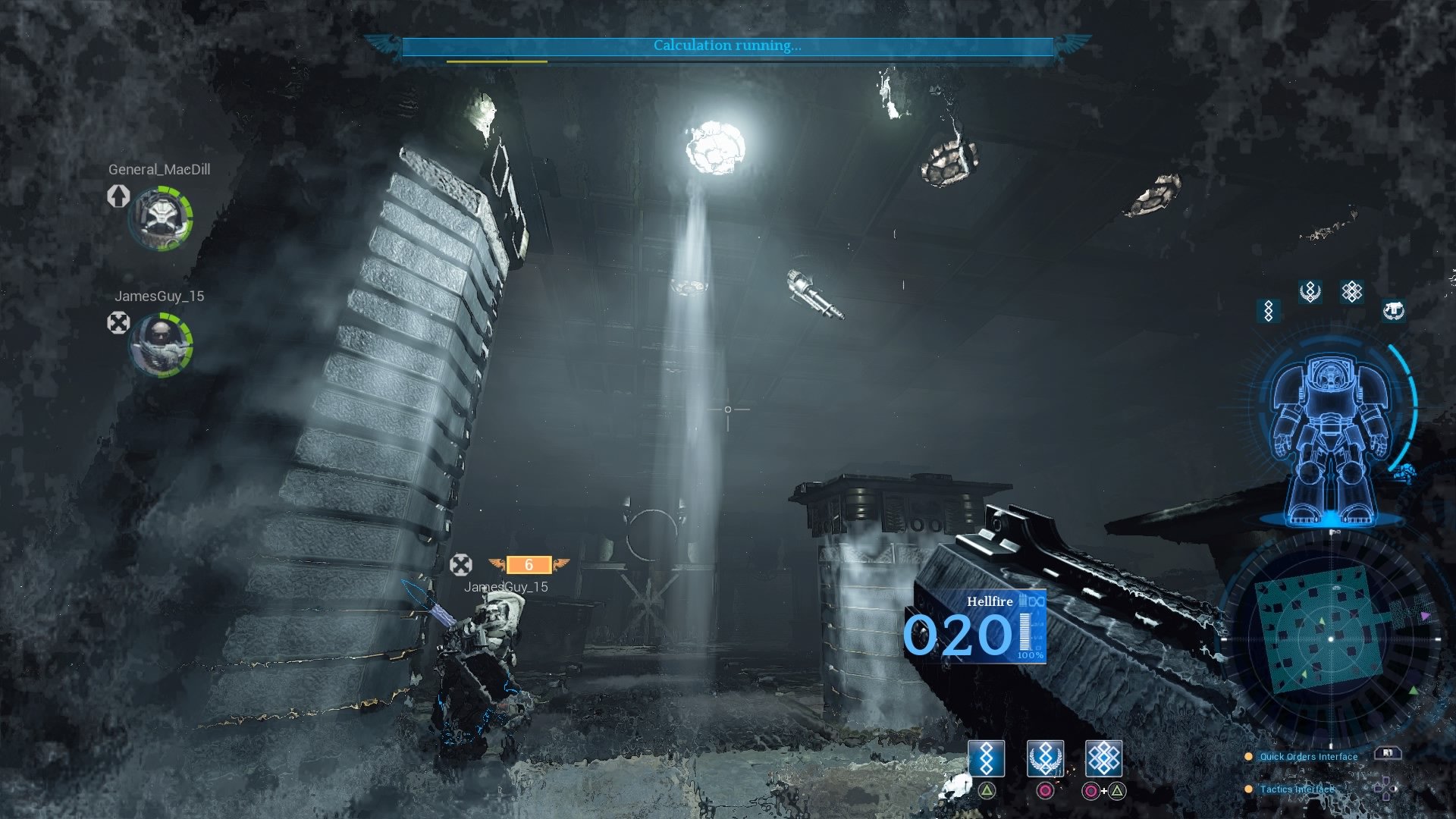
Task: Click the gem-cluster ability icon top right
Action: (1351, 291)
